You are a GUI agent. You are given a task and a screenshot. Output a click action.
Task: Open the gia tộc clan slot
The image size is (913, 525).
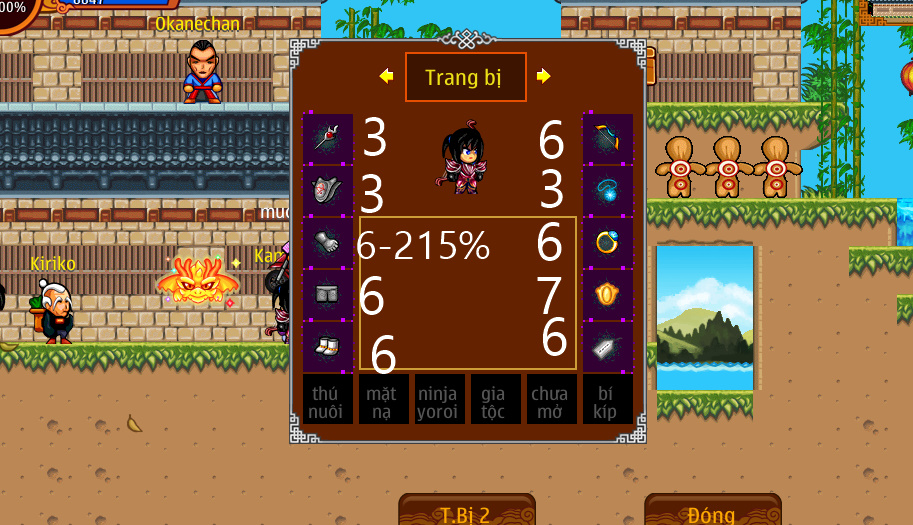(495, 400)
